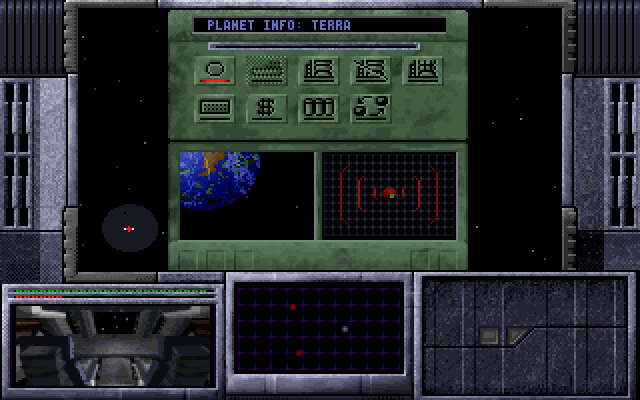640x400 pixels.
Task: Select the keyboard-shaped grid icon
Action: pyautogui.click(x=217, y=108)
